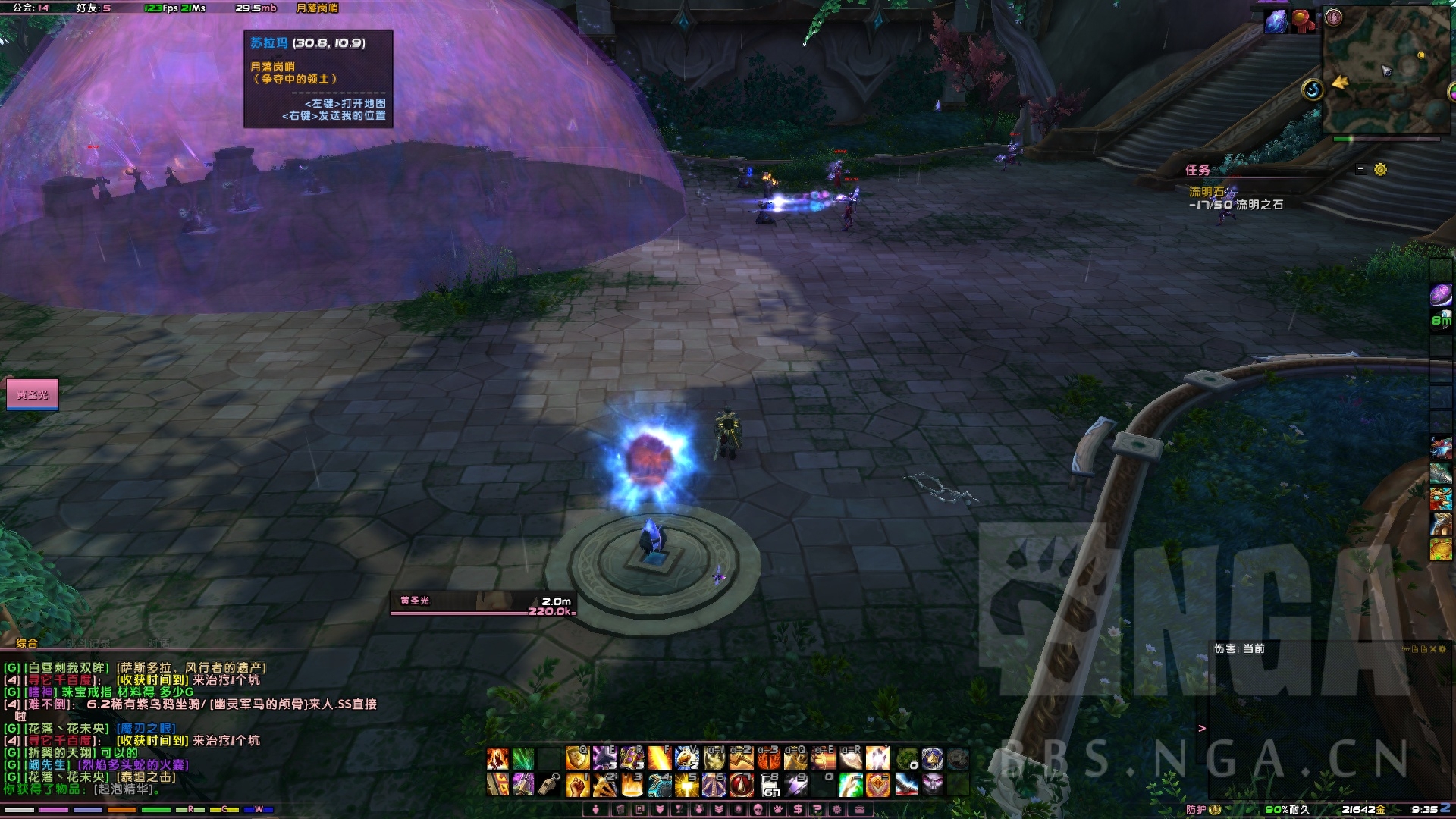
Task: Switch to the 综合 chat tab
Action: (27, 643)
